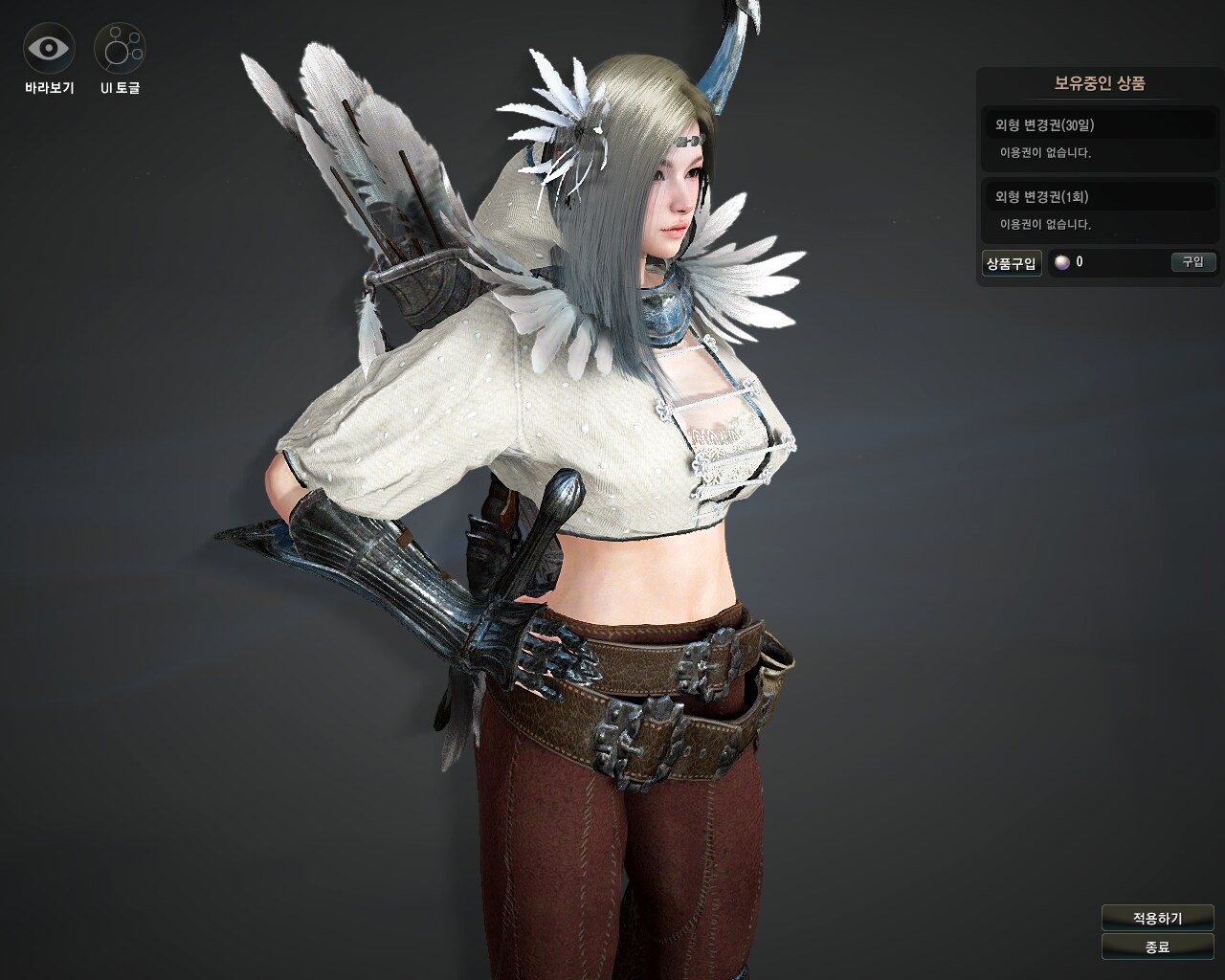Choose the 외형 변경권(1회) entry
The image size is (1225, 980).
tap(1099, 197)
